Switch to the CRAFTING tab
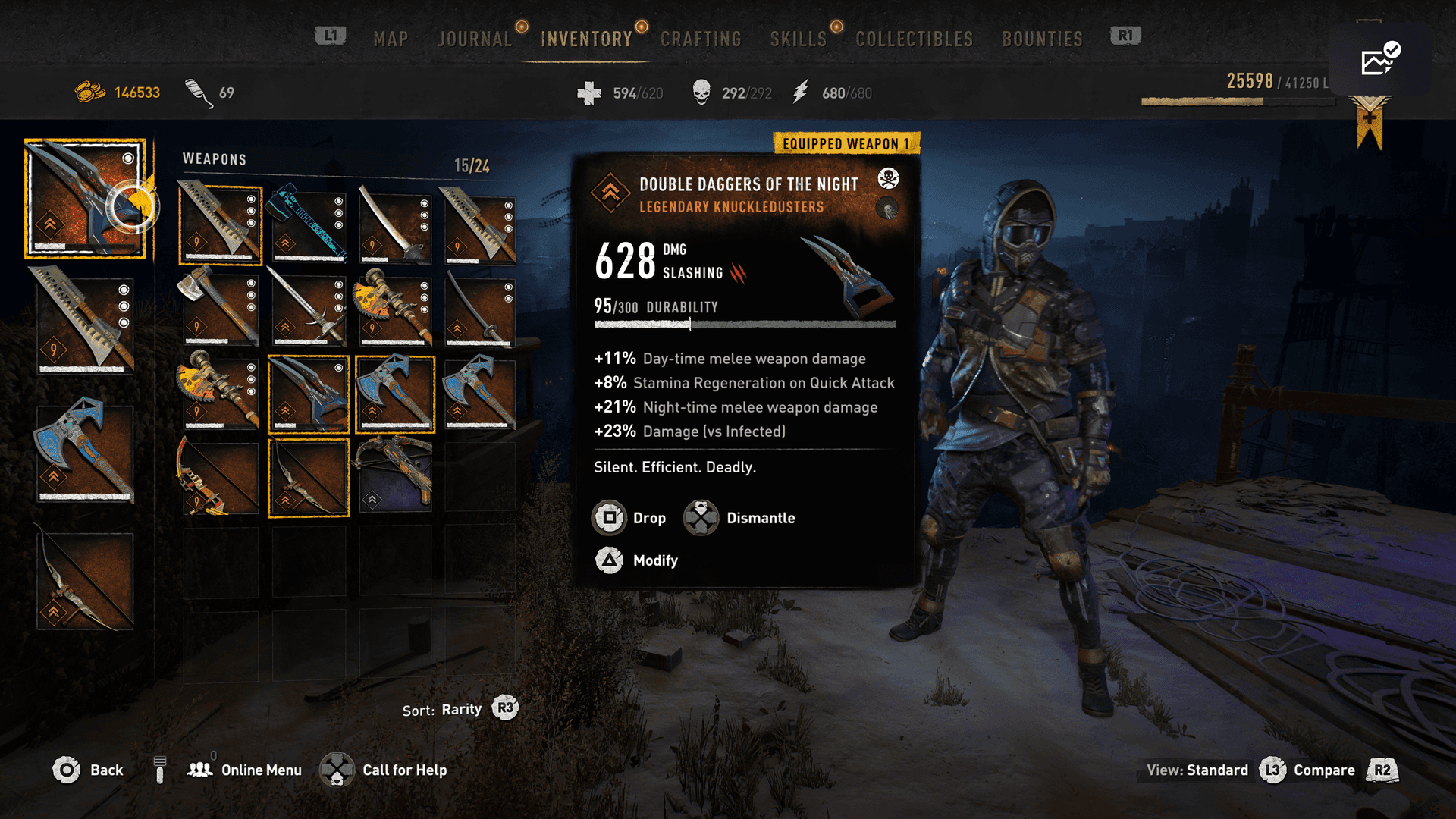This screenshot has height=819, width=1456. pos(700,39)
